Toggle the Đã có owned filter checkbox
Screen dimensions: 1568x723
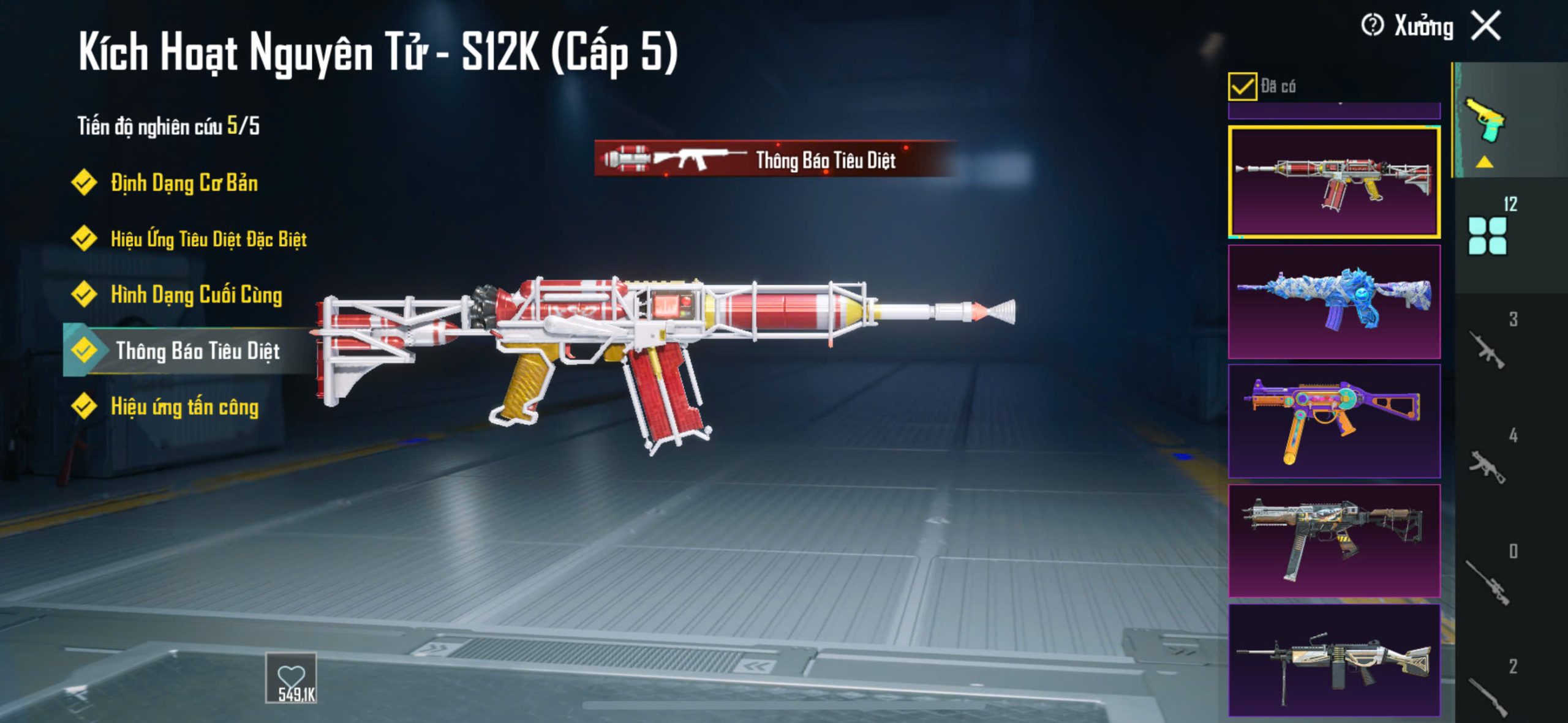(x=1242, y=86)
